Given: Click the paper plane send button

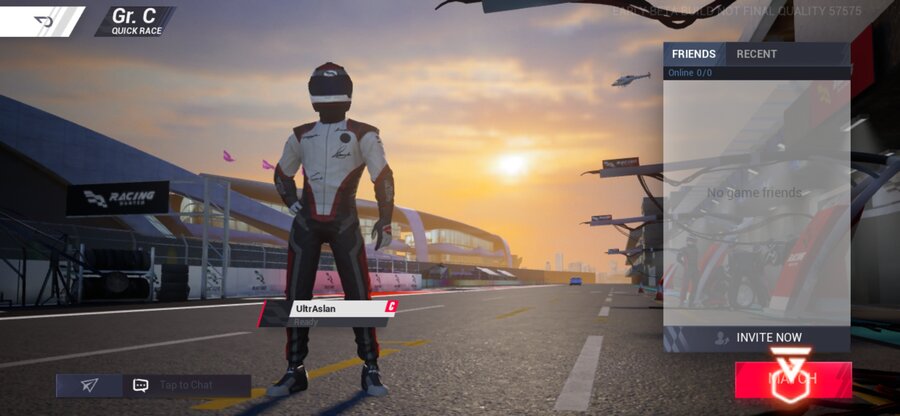Looking at the screenshot, I should coord(89,385).
